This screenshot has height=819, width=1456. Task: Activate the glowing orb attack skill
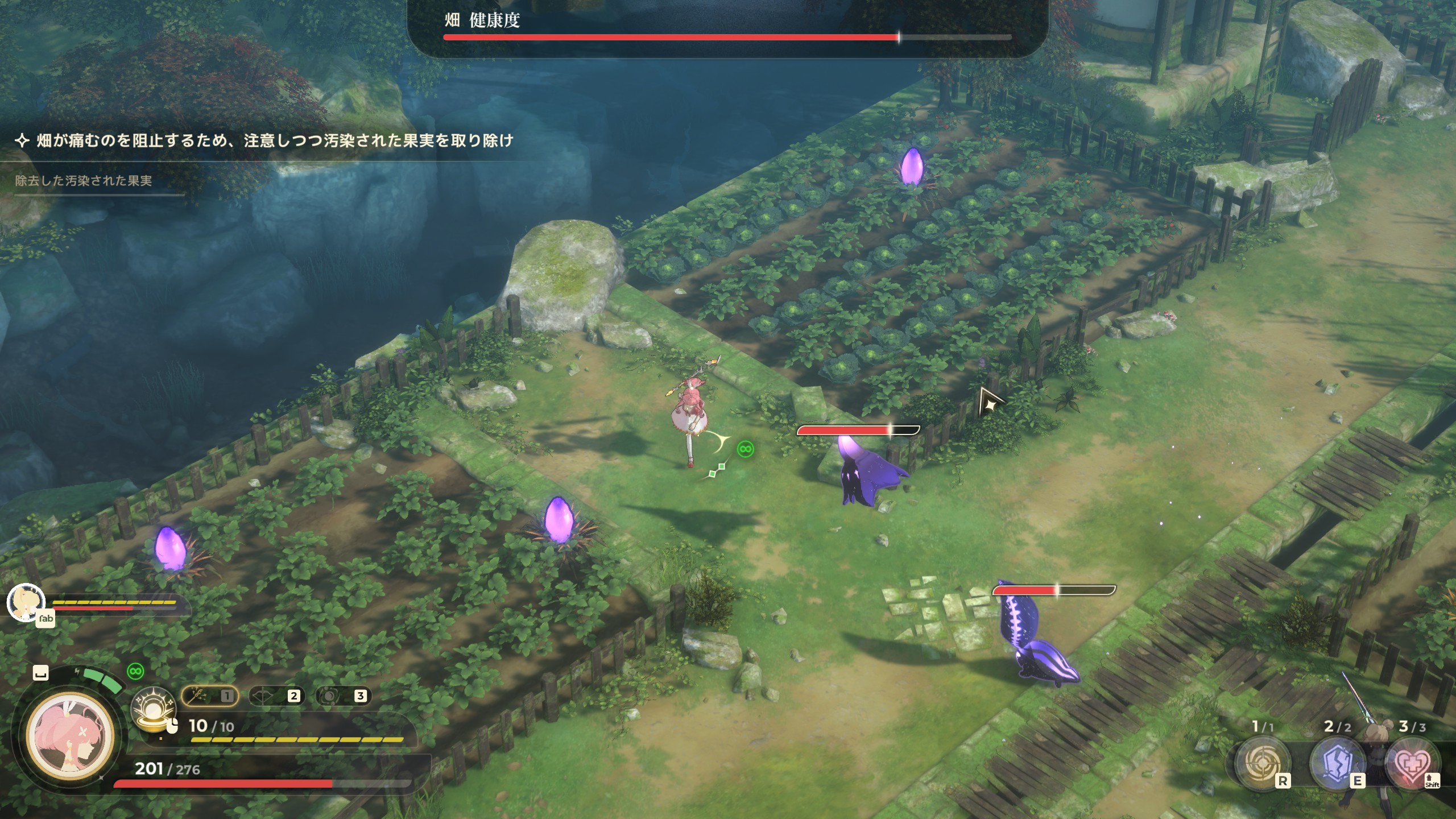pyautogui.click(x=152, y=708)
